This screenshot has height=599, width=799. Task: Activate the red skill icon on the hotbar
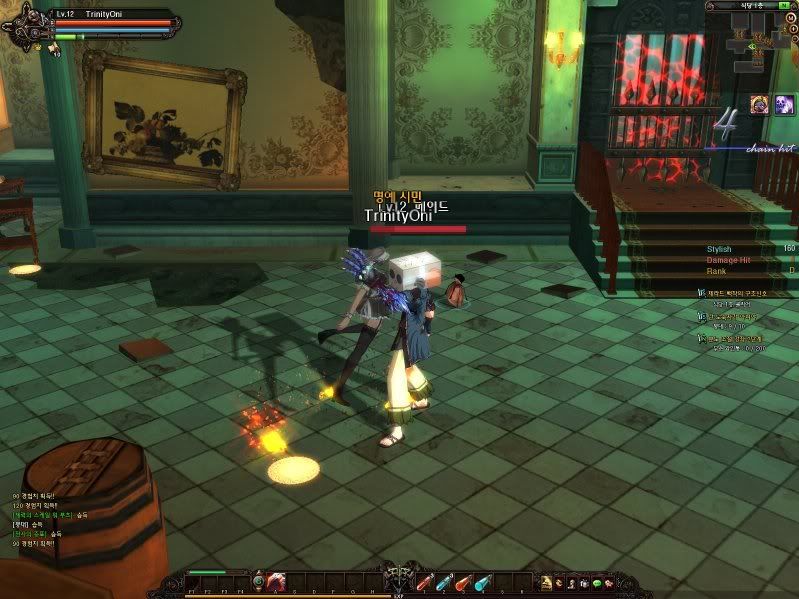(277, 581)
